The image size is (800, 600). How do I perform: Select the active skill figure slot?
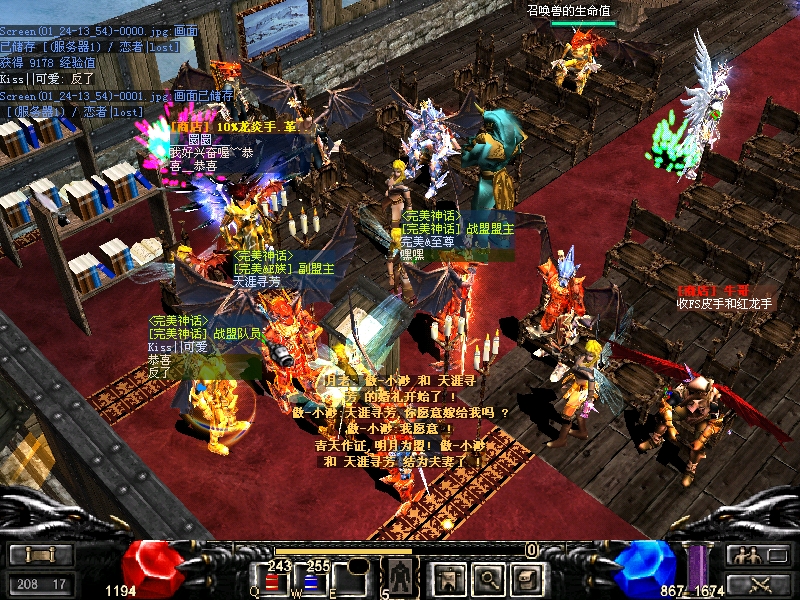pos(401,577)
